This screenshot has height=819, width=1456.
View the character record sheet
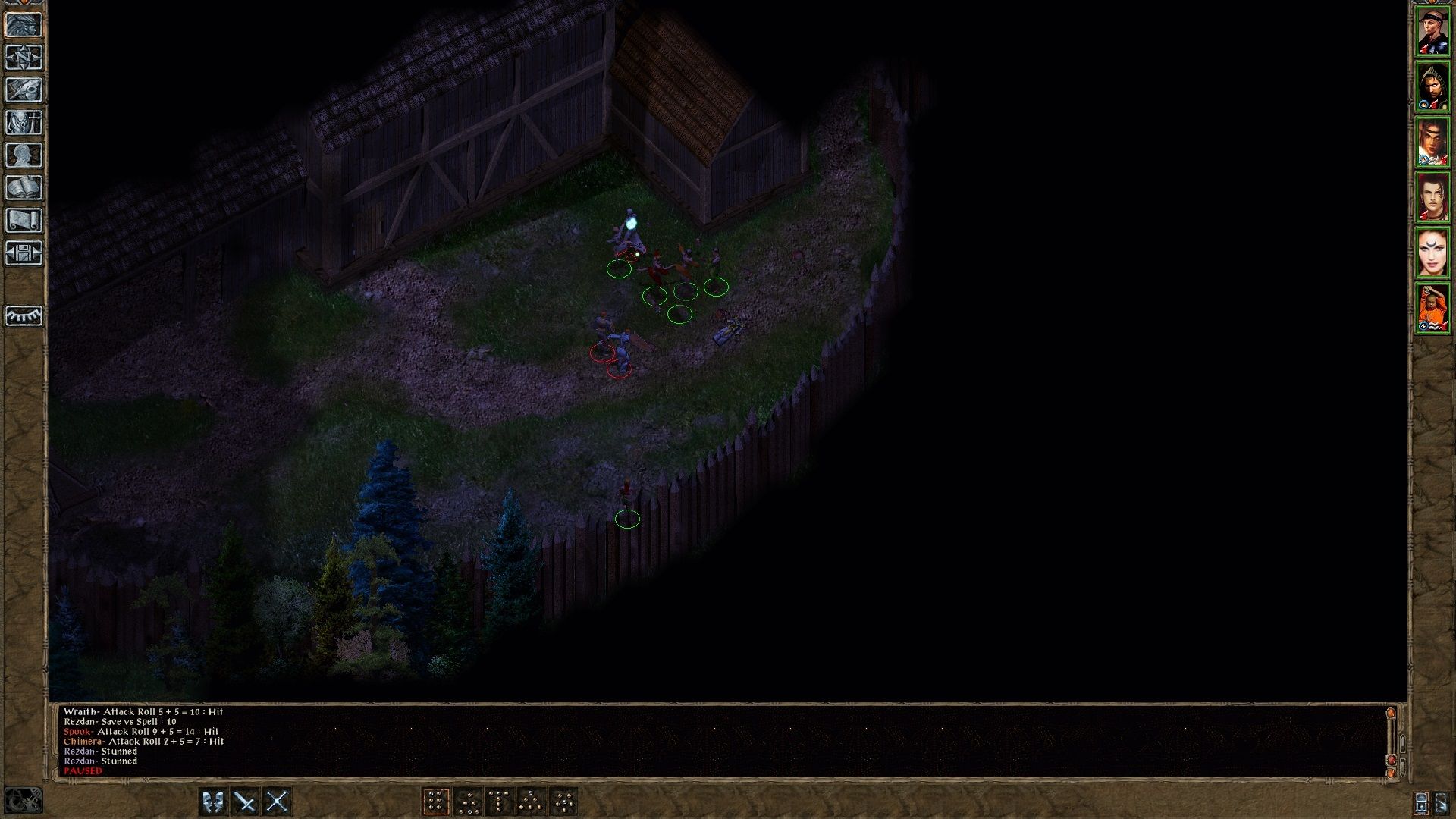click(x=24, y=153)
